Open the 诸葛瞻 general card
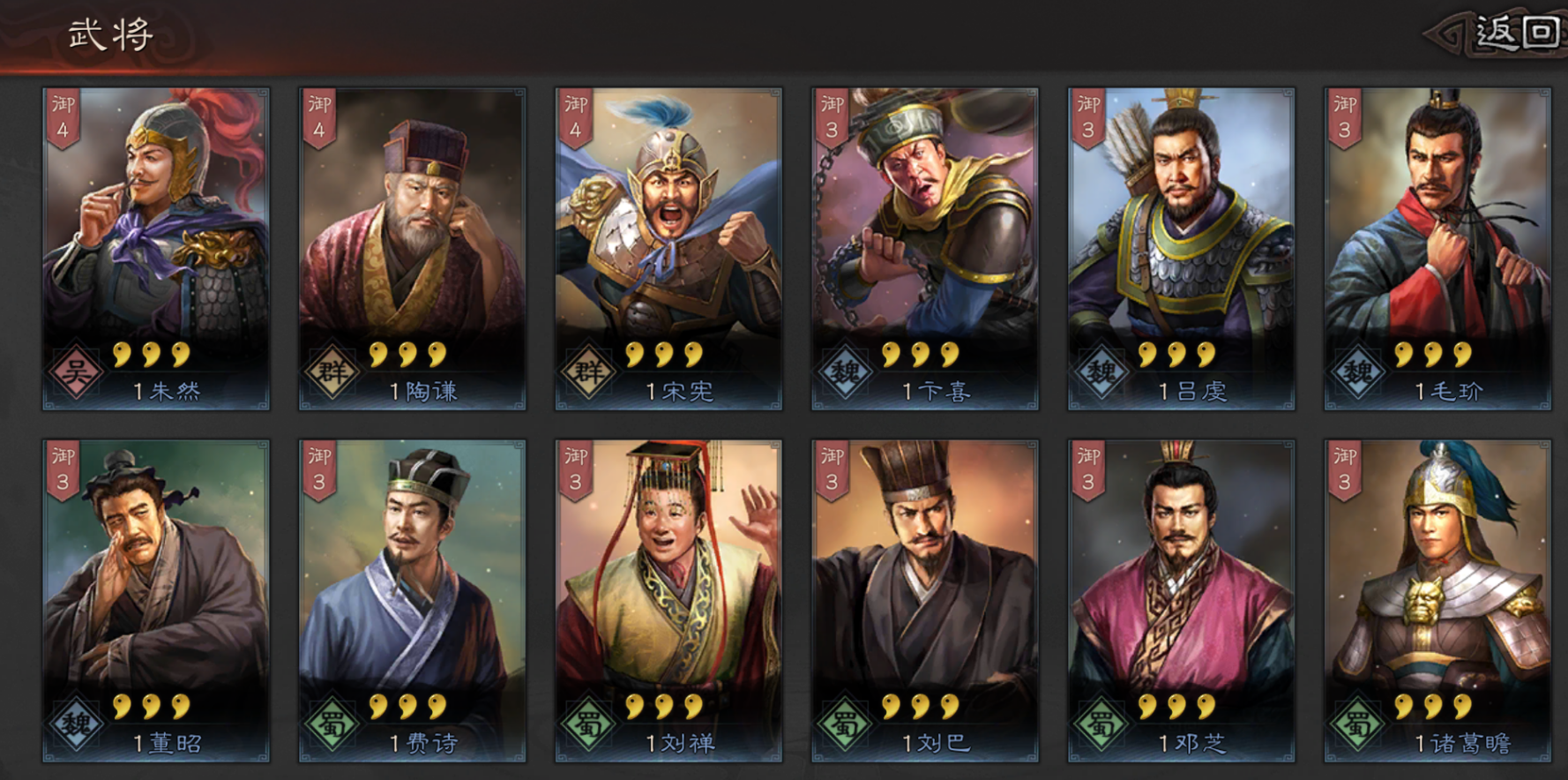The image size is (1568, 780). coord(1437,600)
